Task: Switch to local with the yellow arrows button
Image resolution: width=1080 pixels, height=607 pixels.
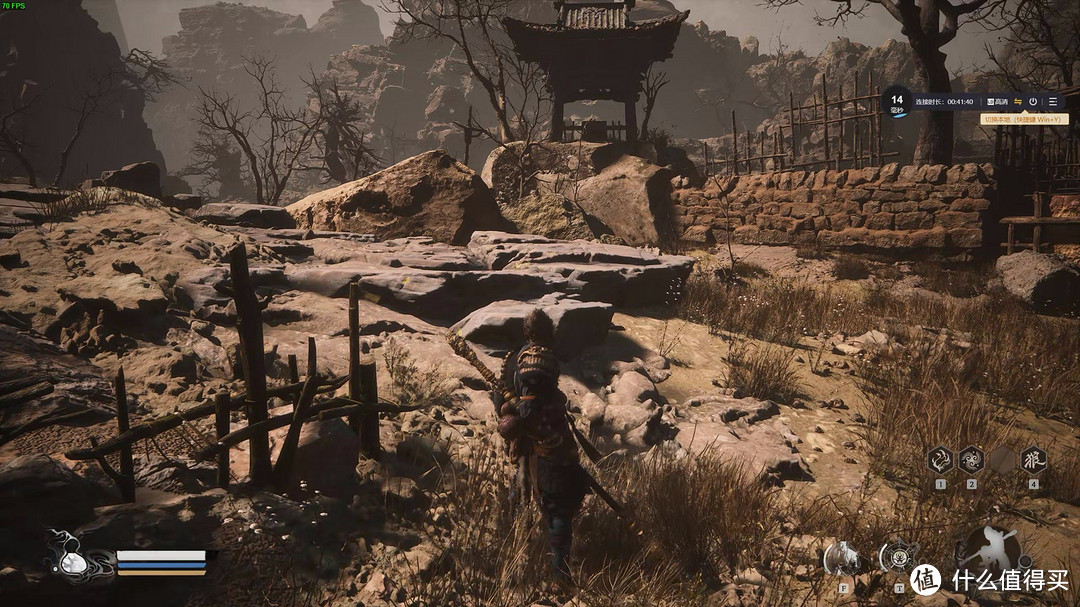Action: [x=1018, y=102]
